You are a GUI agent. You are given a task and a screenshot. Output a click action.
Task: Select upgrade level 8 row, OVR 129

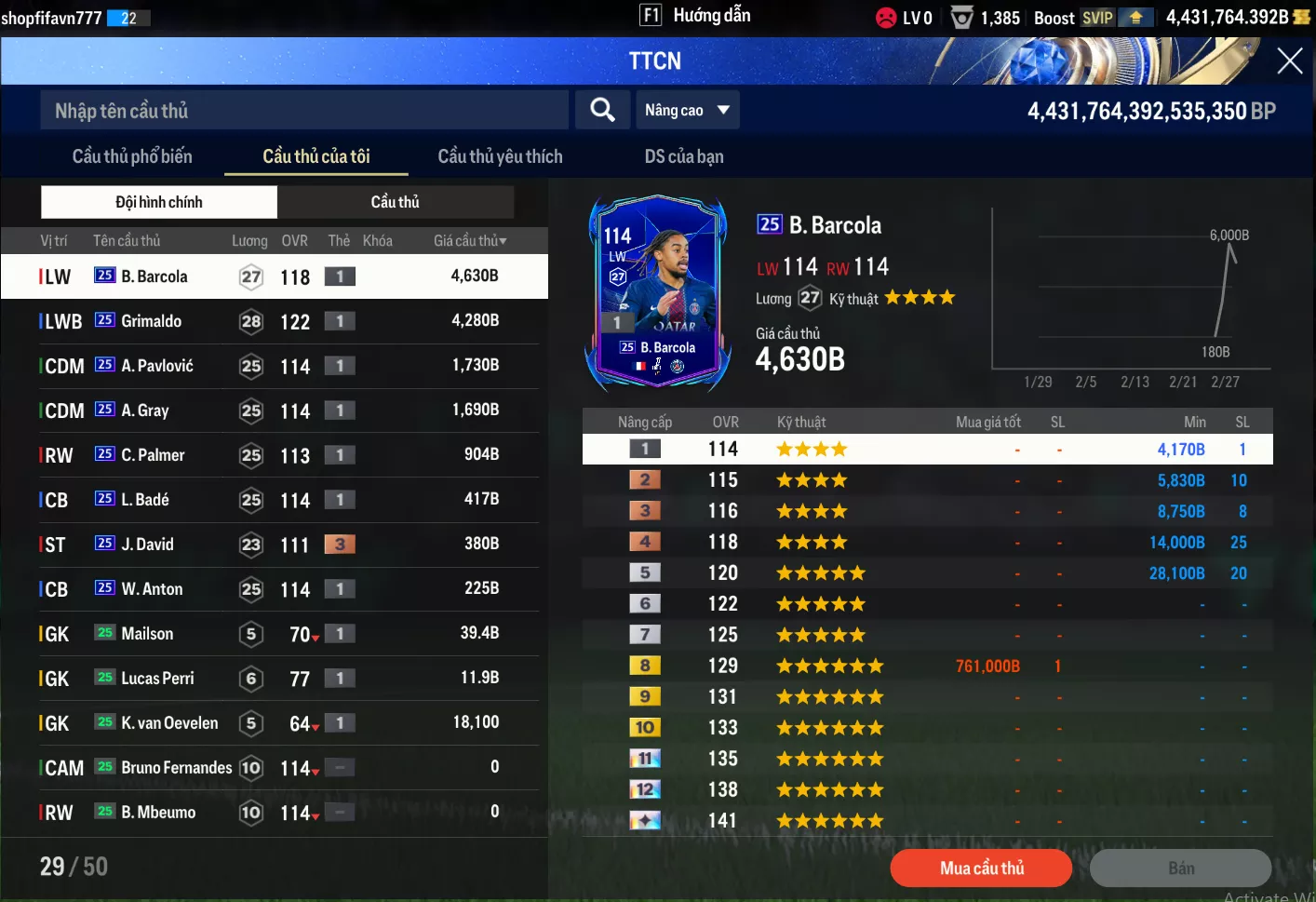[927, 666]
